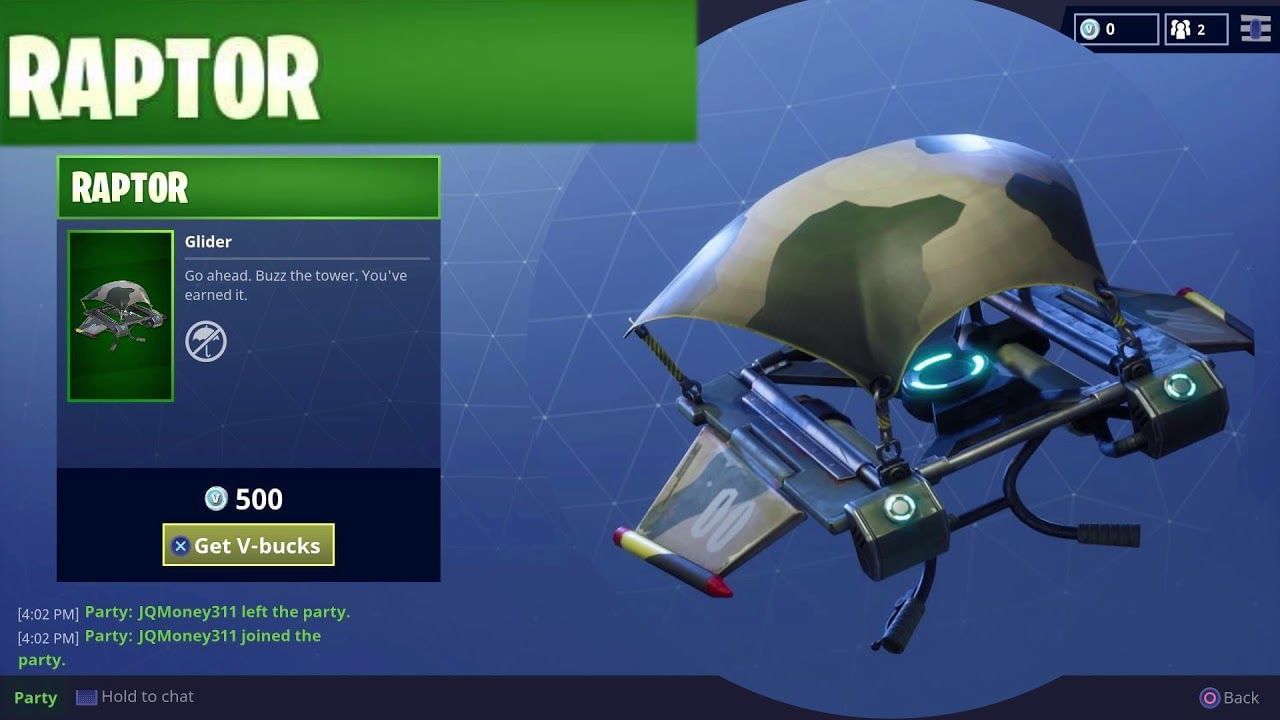Click the crossed umbrella glider icon
The width and height of the screenshot is (1280, 720).
point(205,340)
